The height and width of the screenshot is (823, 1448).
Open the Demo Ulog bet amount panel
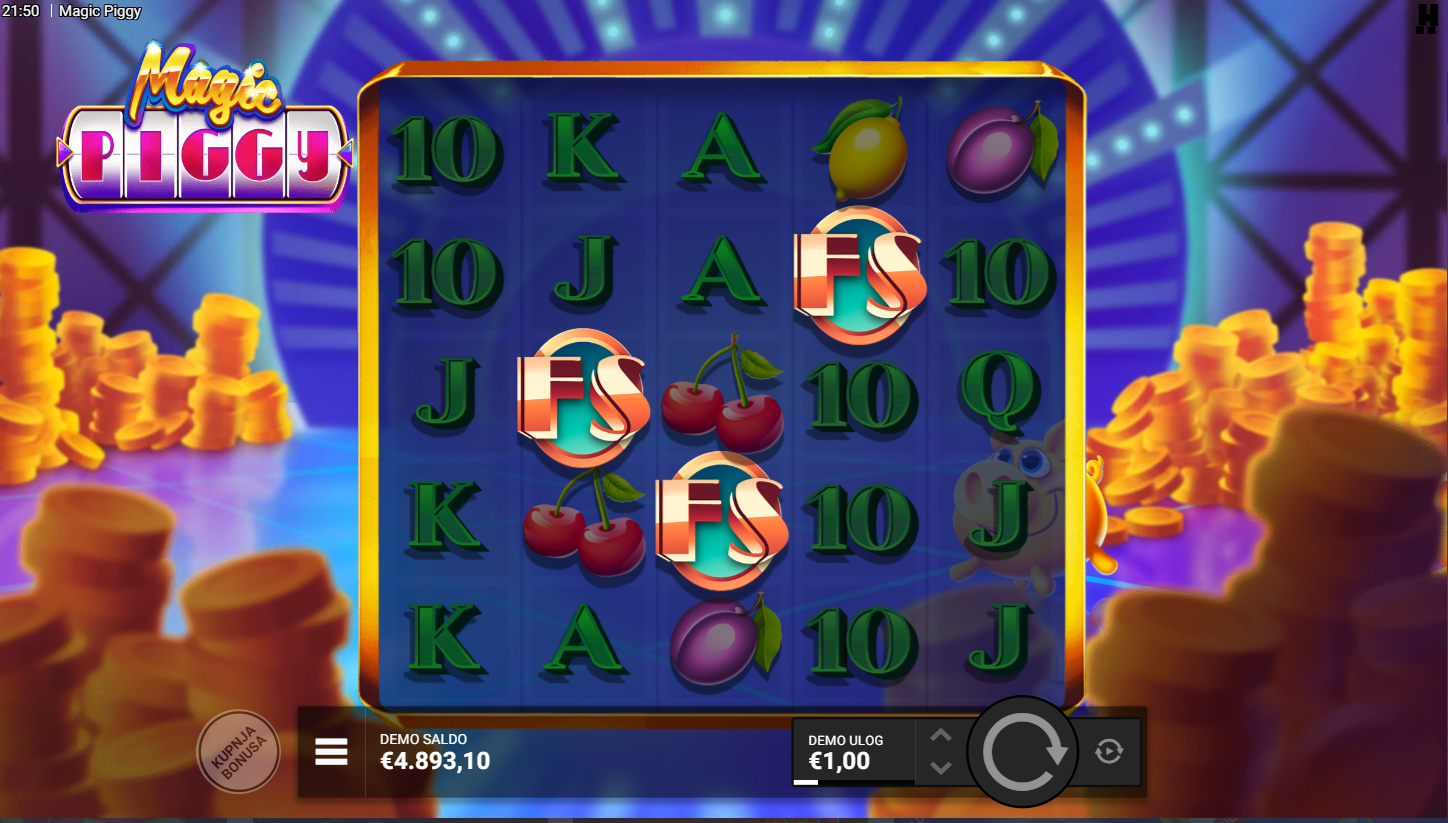[853, 752]
